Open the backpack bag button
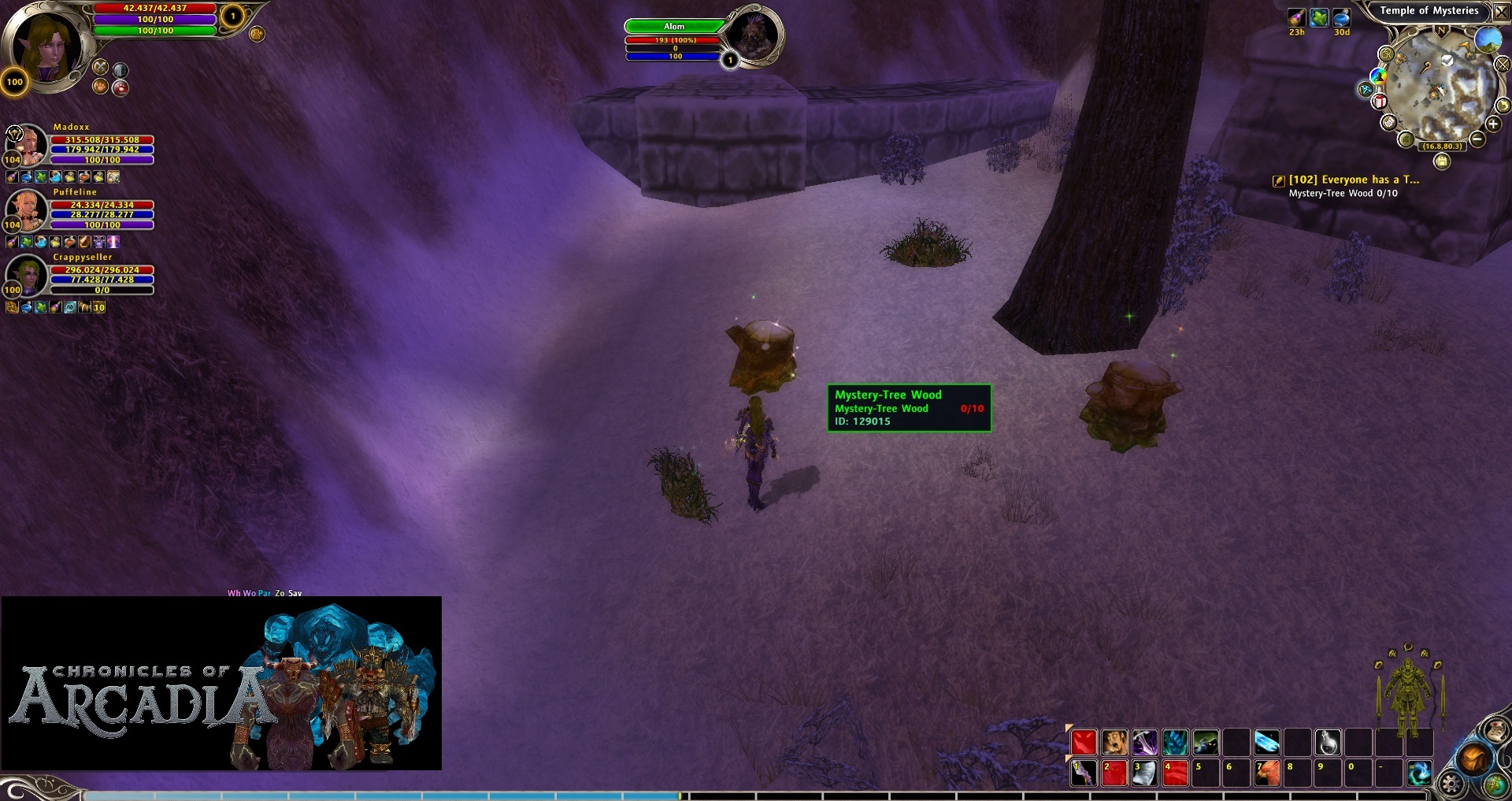Screen dimensions: 1512x801 1473,759
